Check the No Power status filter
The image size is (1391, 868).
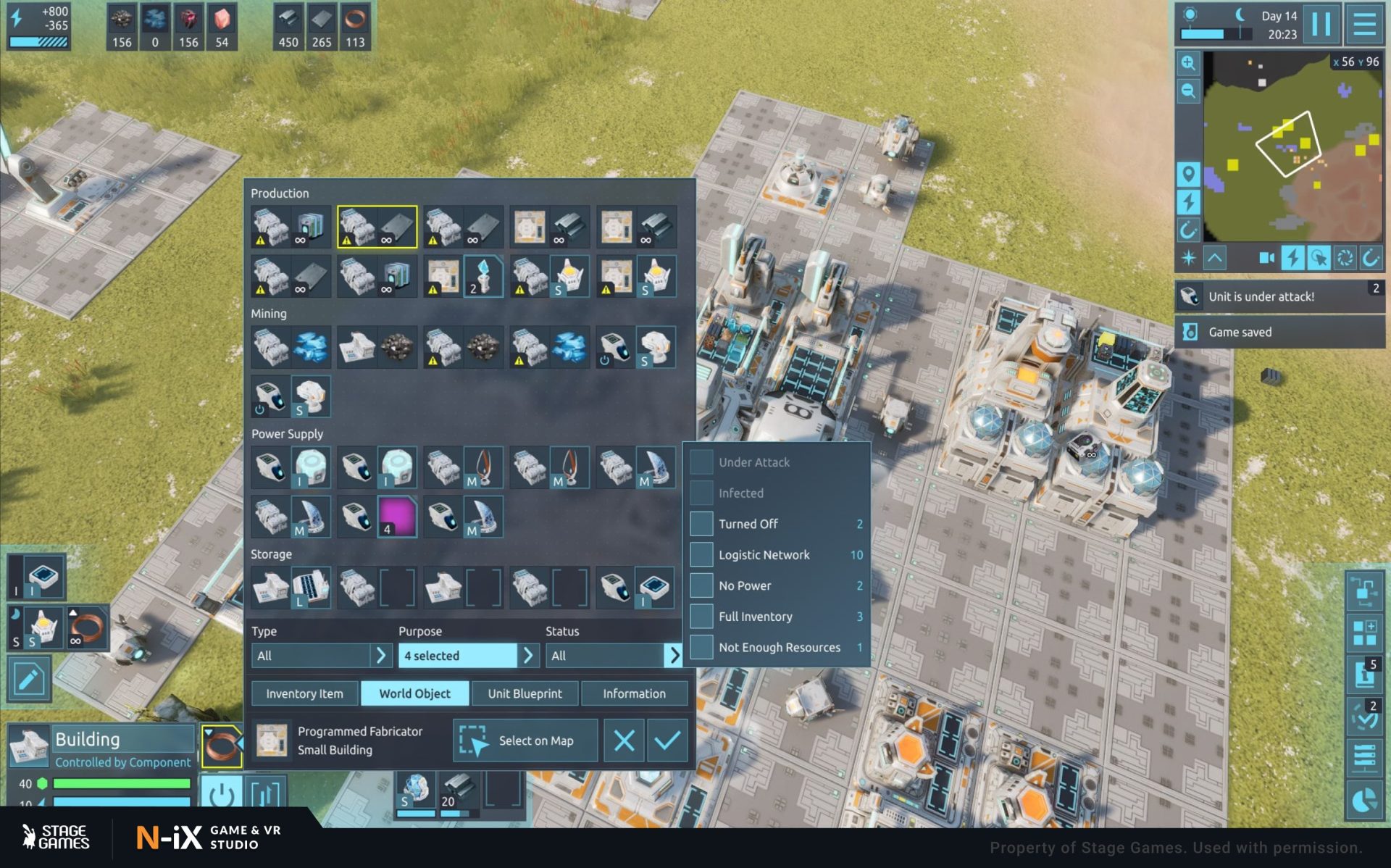pos(701,585)
